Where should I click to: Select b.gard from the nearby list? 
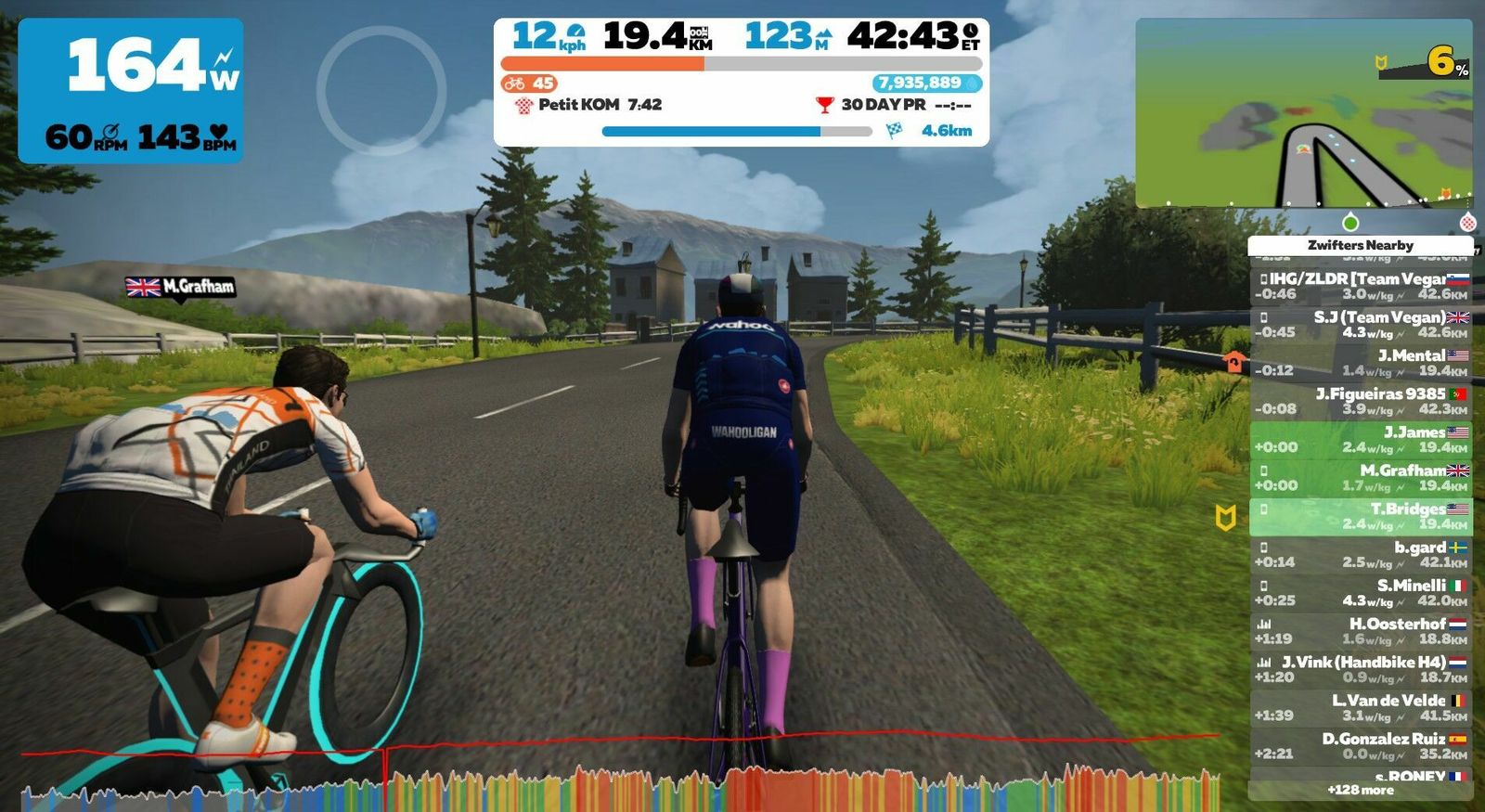1361,554
